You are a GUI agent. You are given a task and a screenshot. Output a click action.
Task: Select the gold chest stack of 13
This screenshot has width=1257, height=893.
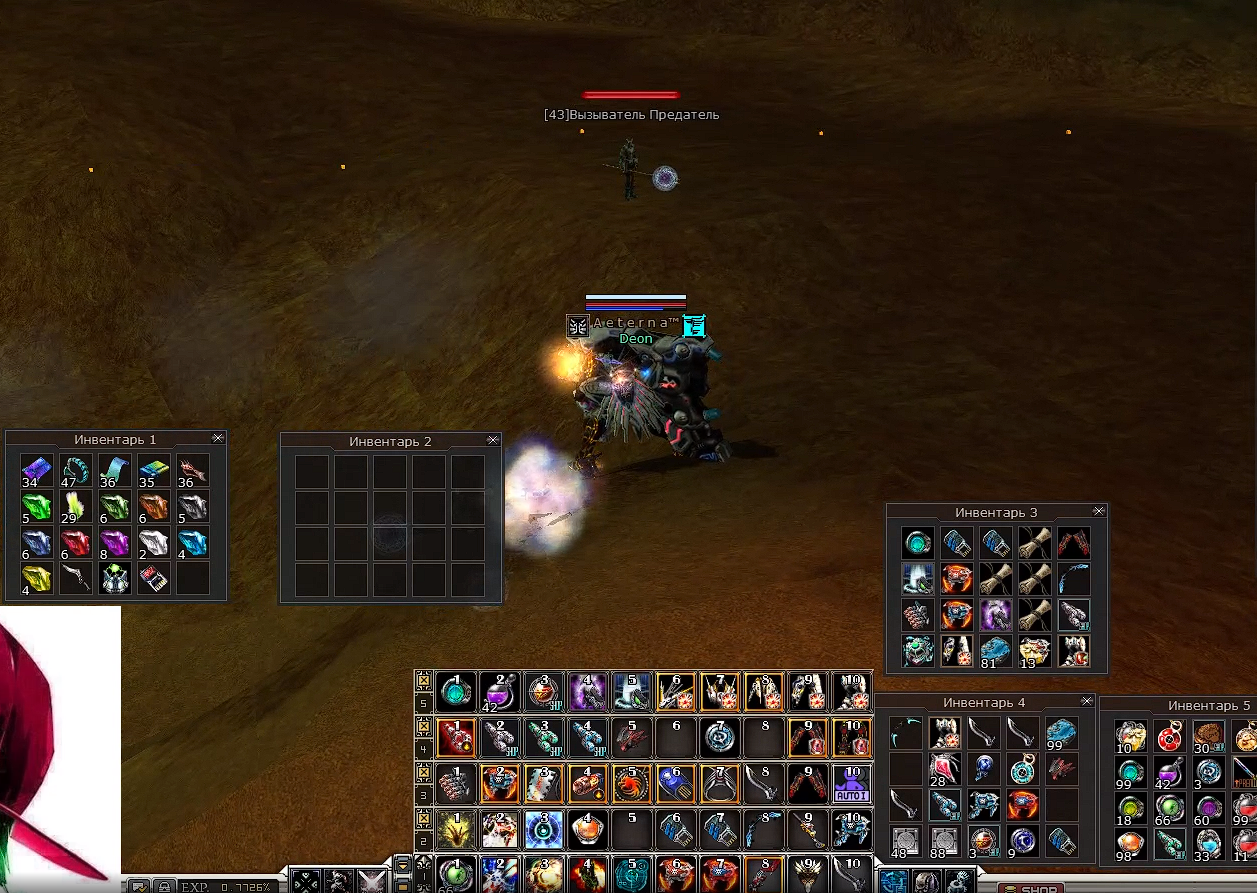1034,650
